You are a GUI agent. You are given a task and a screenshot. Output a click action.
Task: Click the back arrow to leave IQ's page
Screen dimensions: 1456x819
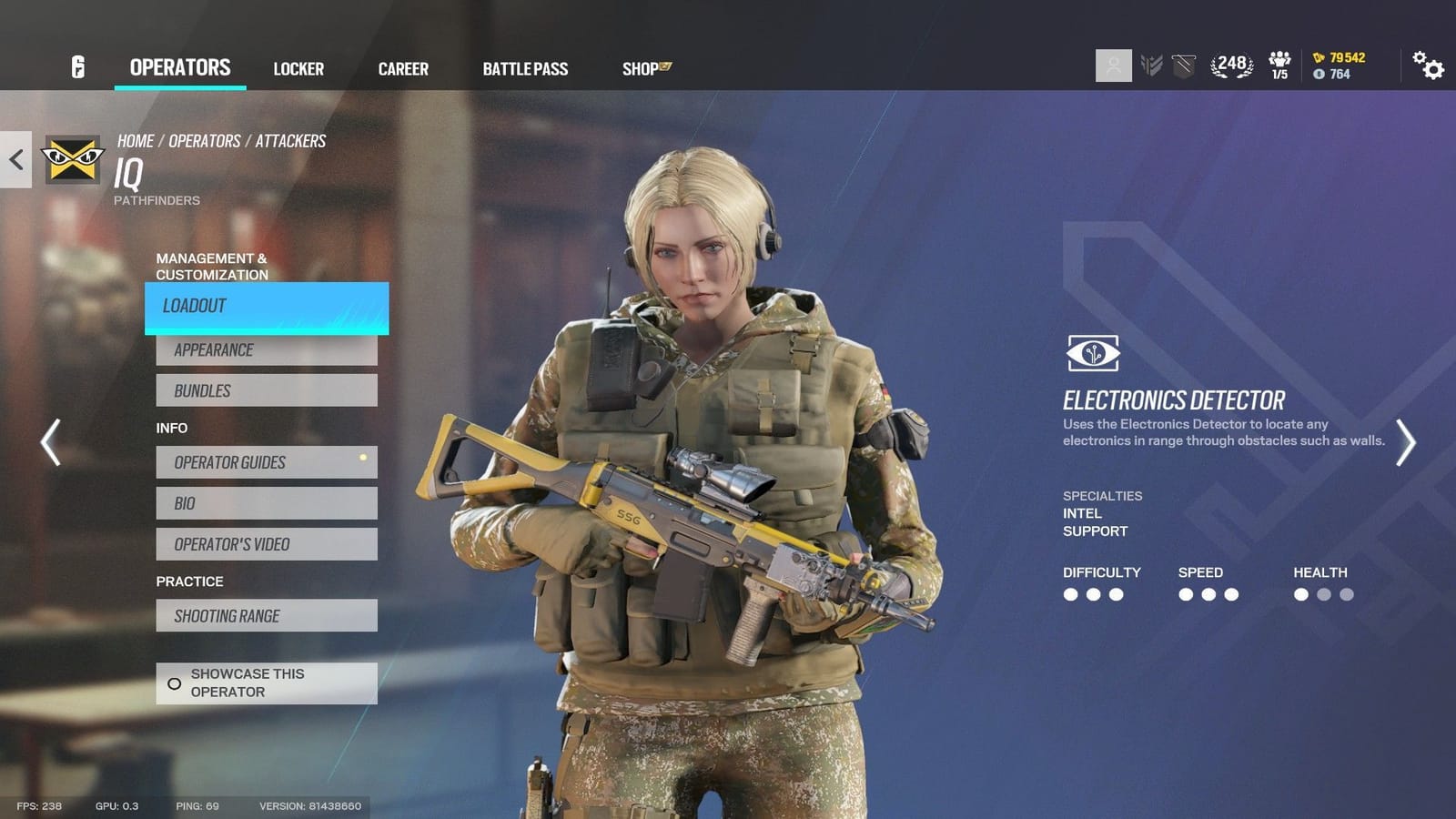[x=15, y=160]
